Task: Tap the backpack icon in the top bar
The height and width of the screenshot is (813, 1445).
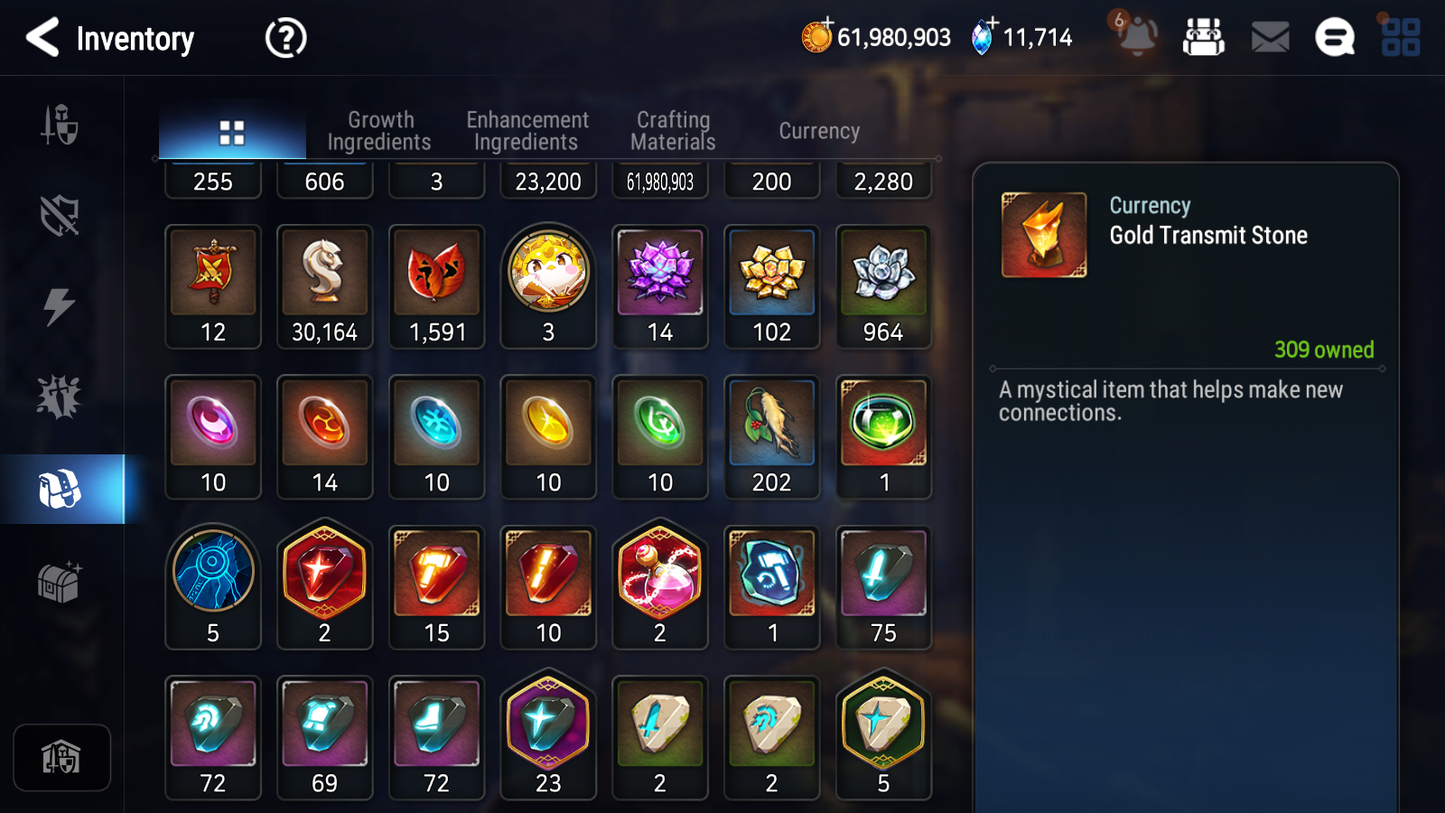Action: 1203,36
